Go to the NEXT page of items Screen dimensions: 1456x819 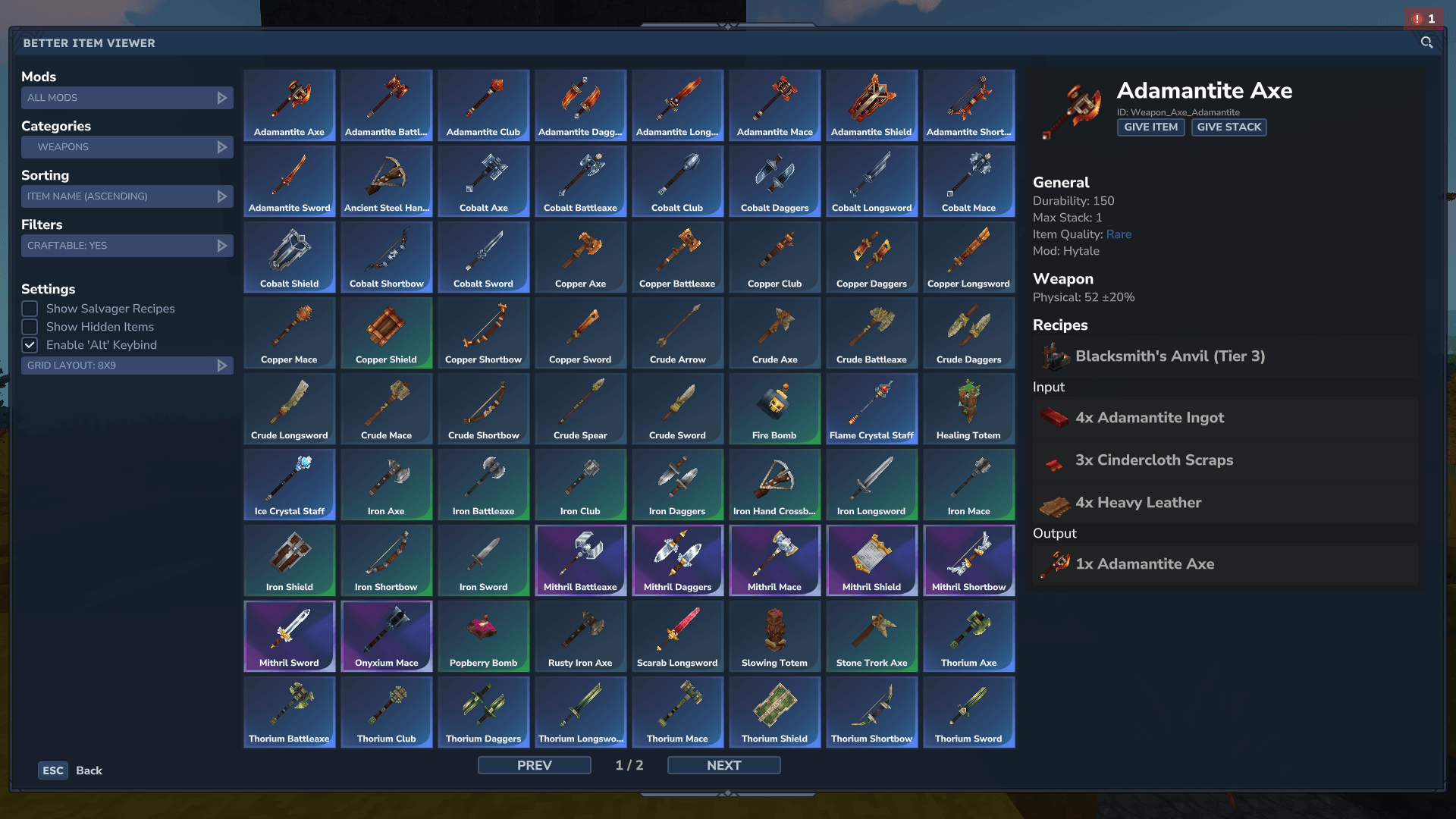pyautogui.click(x=723, y=765)
